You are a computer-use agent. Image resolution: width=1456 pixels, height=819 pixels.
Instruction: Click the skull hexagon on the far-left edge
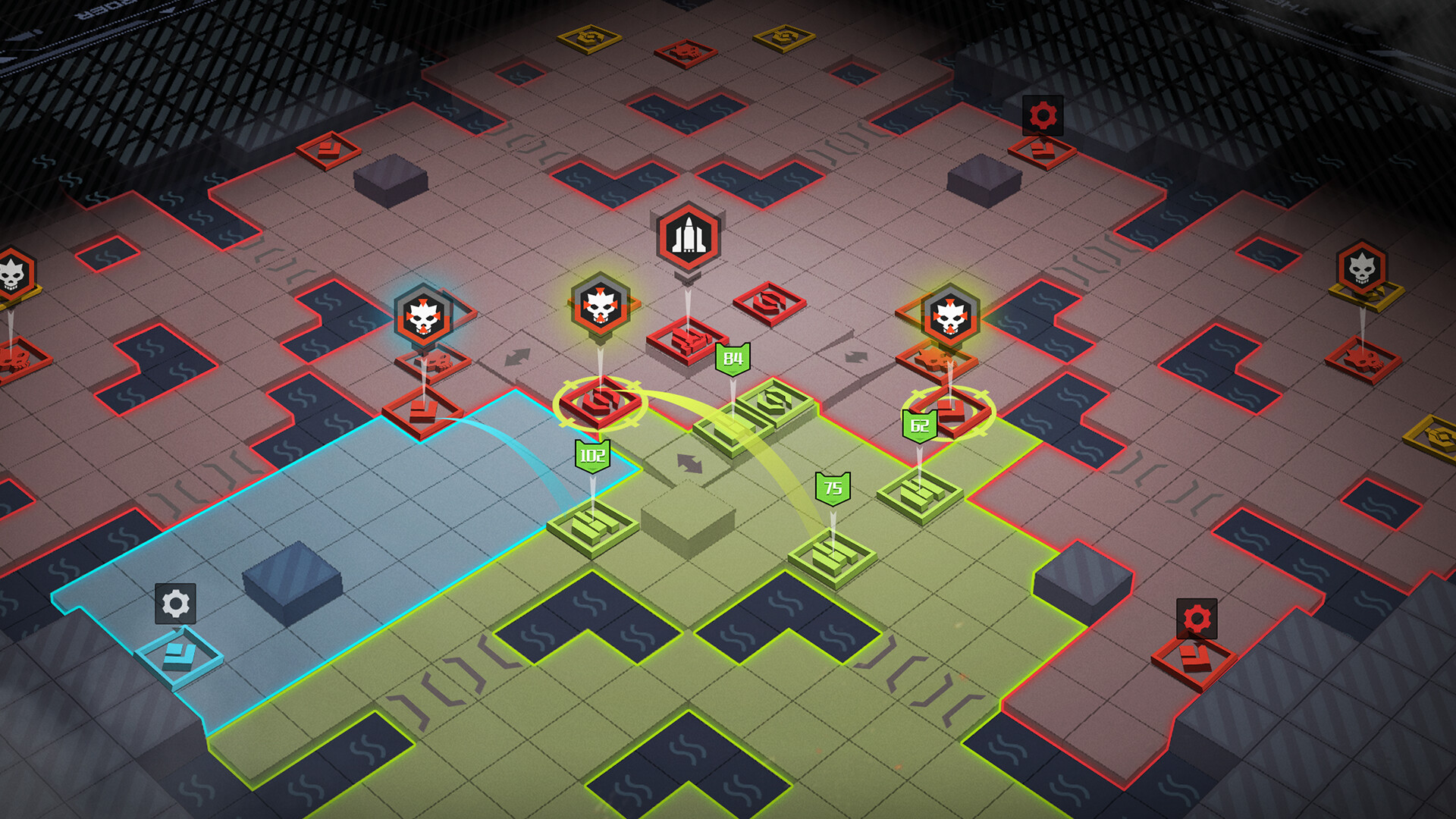[x=11, y=275]
